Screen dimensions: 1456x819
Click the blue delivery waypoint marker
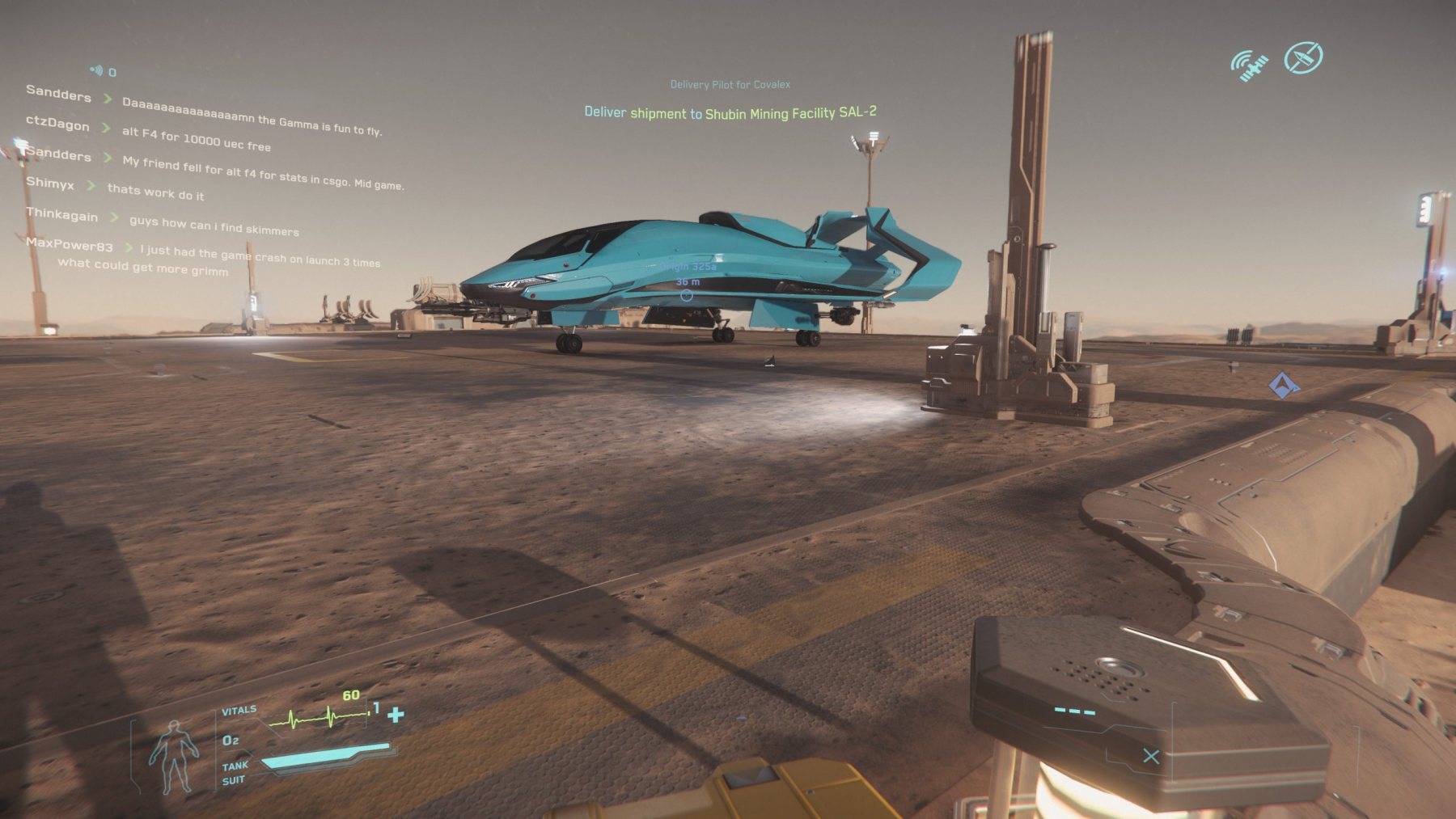[1282, 385]
